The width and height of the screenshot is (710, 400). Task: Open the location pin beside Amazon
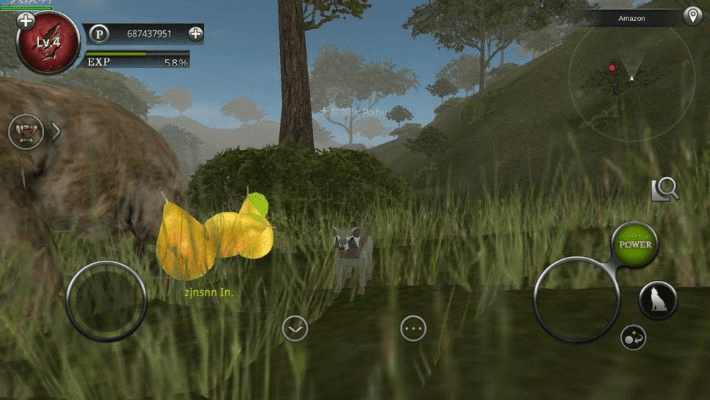click(x=692, y=16)
